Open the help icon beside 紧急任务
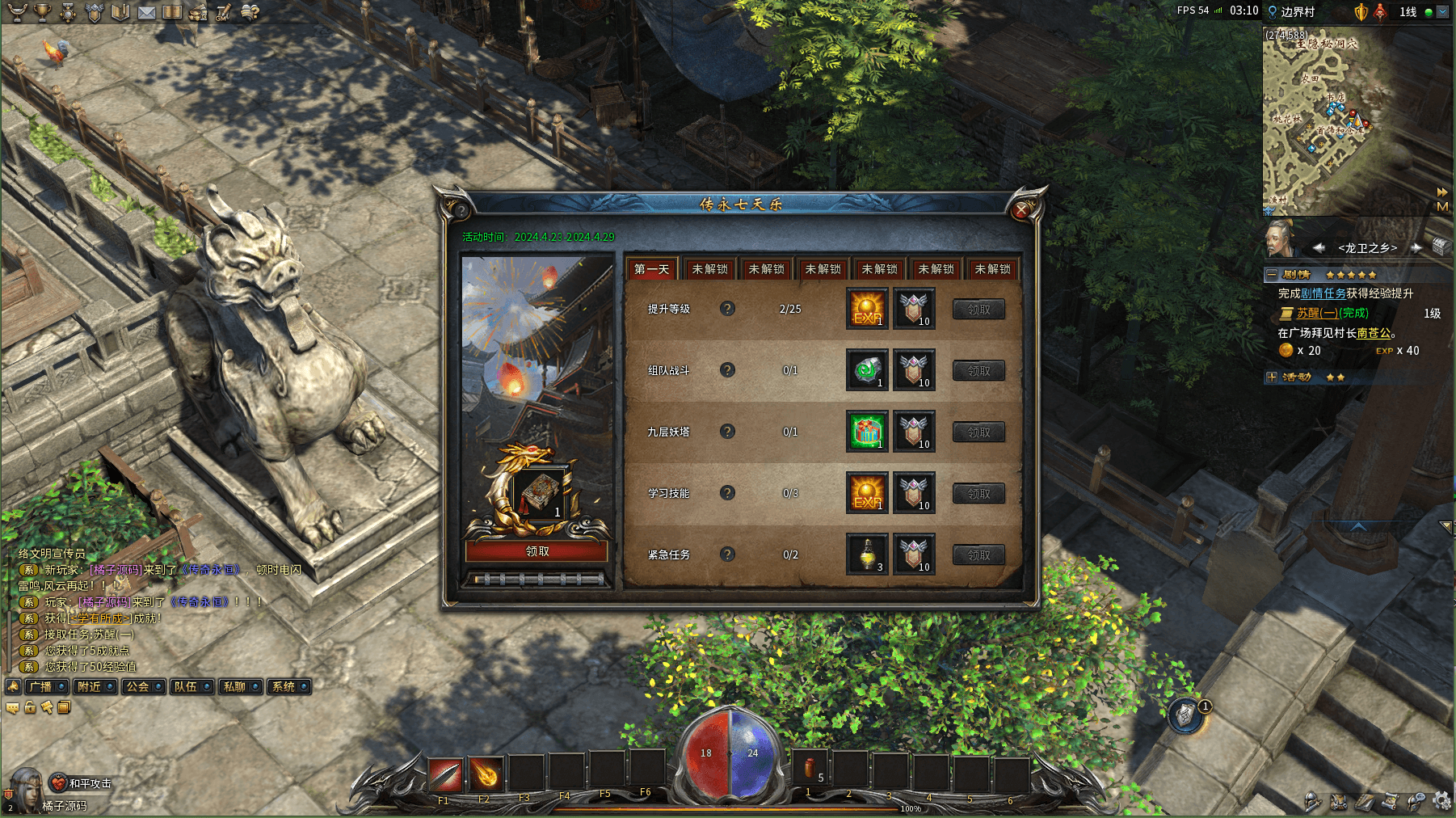 727,554
